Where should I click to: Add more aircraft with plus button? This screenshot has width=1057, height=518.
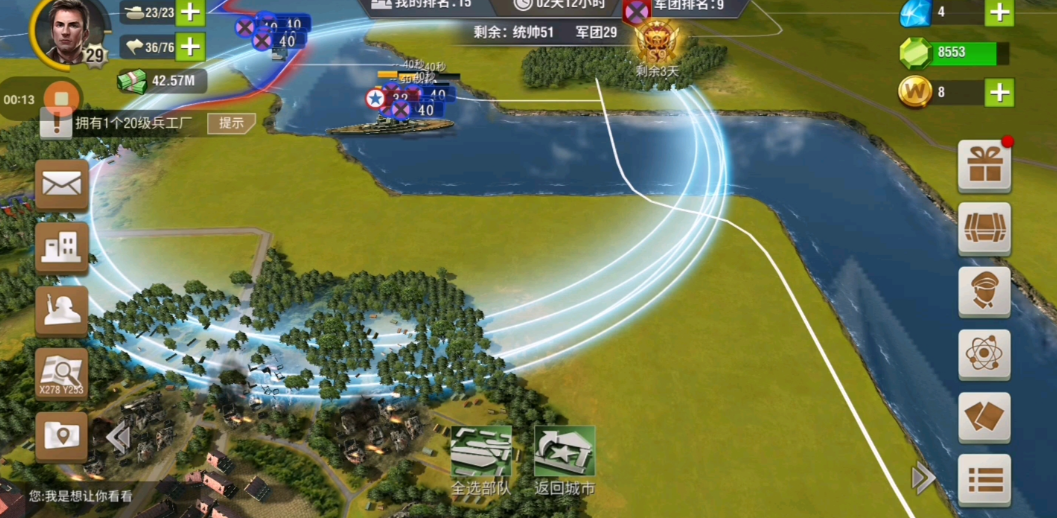(x=190, y=46)
